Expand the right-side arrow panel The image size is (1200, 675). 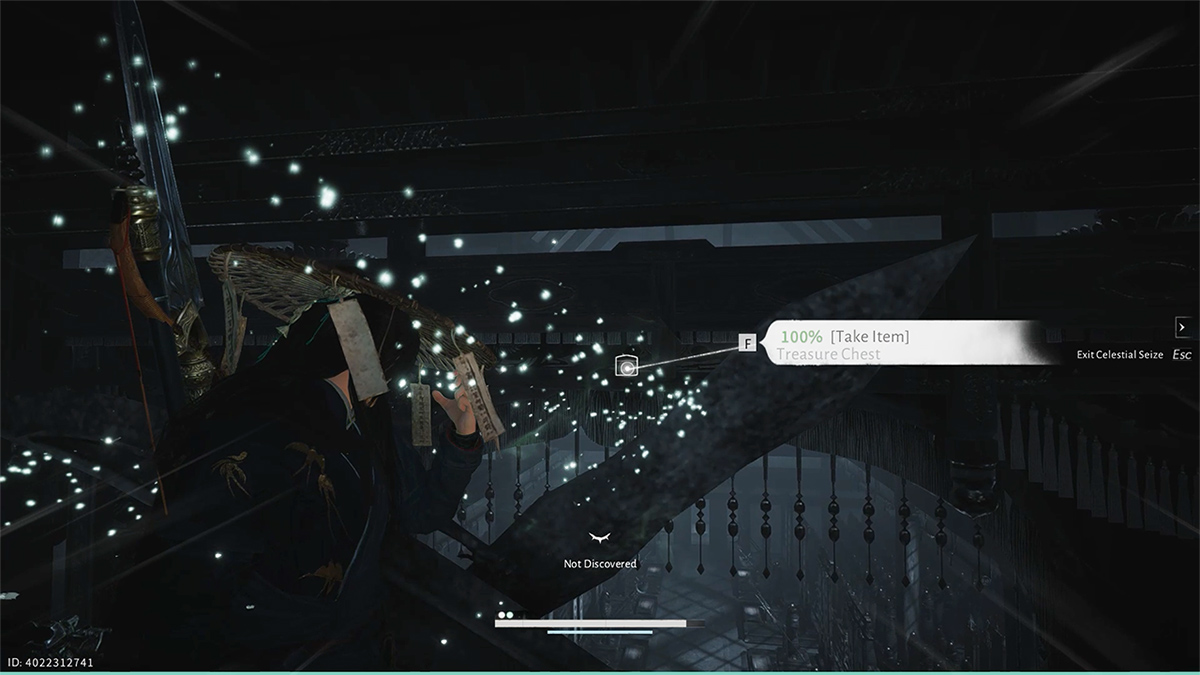pos(1183,327)
